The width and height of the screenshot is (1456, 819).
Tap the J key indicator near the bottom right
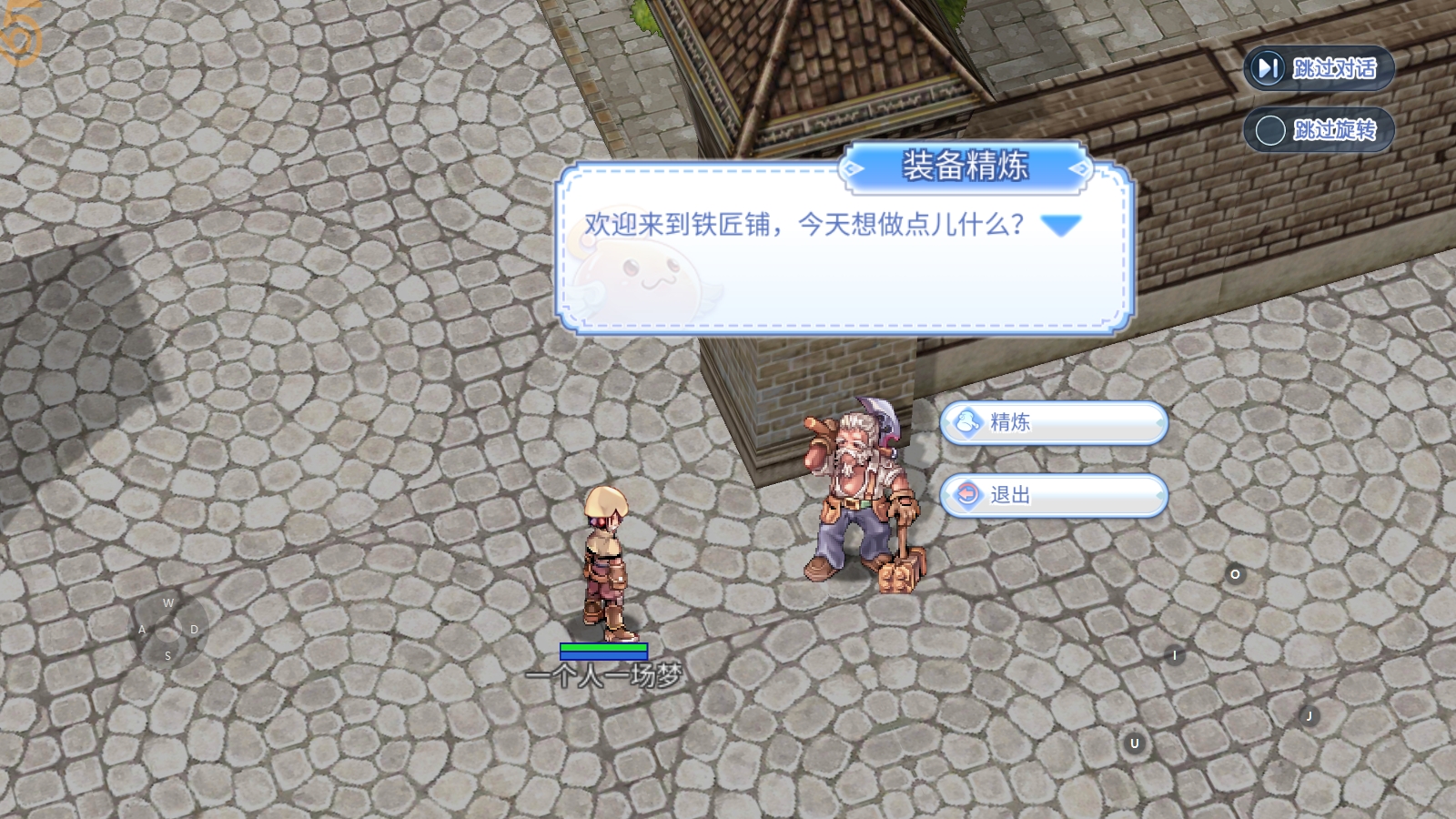click(x=1309, y=715)
